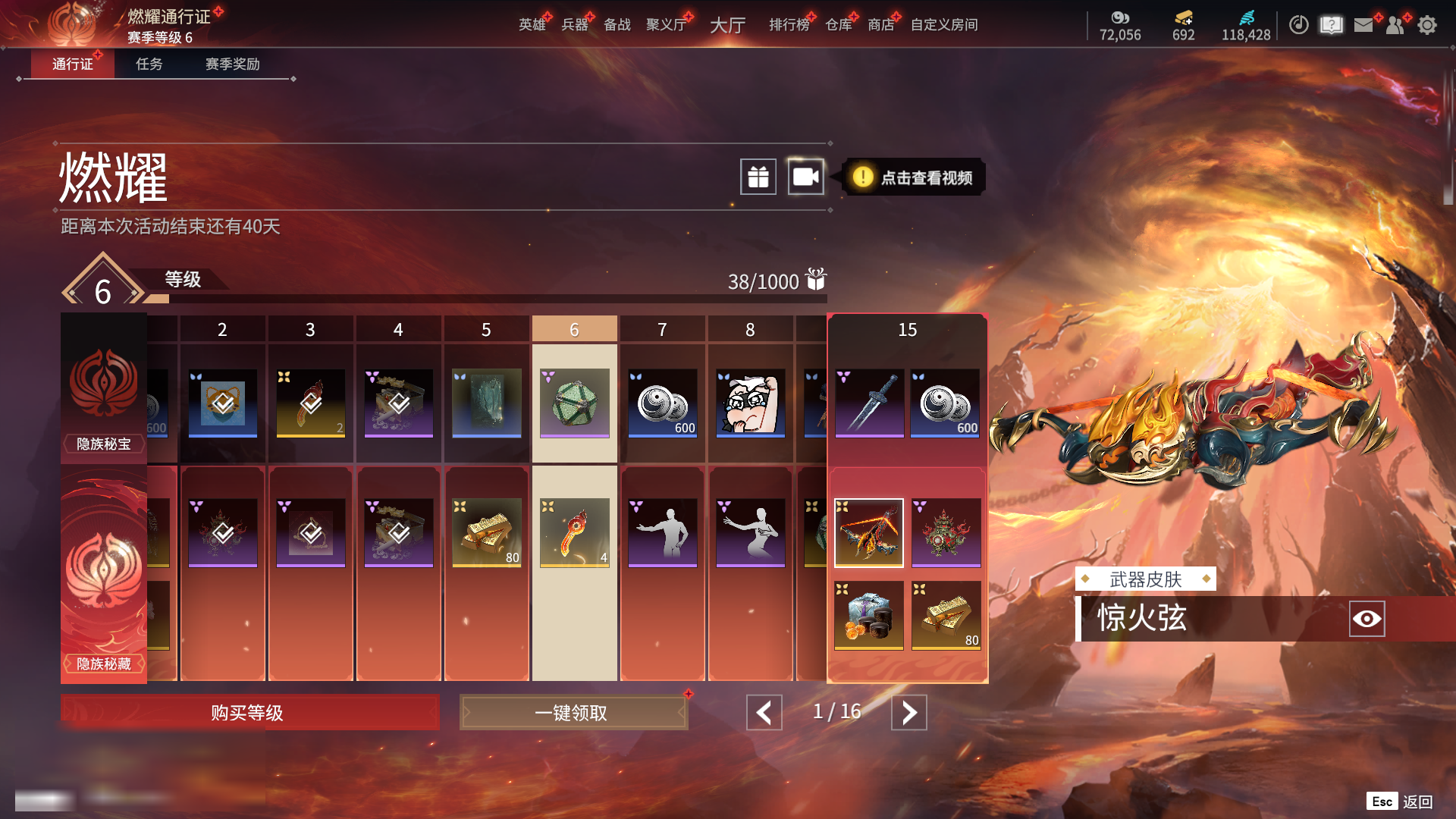The height and width of the screenshot is (819, 1456).
Task: Select the level 8 pig emote reward
Action: tap(751, 403)
